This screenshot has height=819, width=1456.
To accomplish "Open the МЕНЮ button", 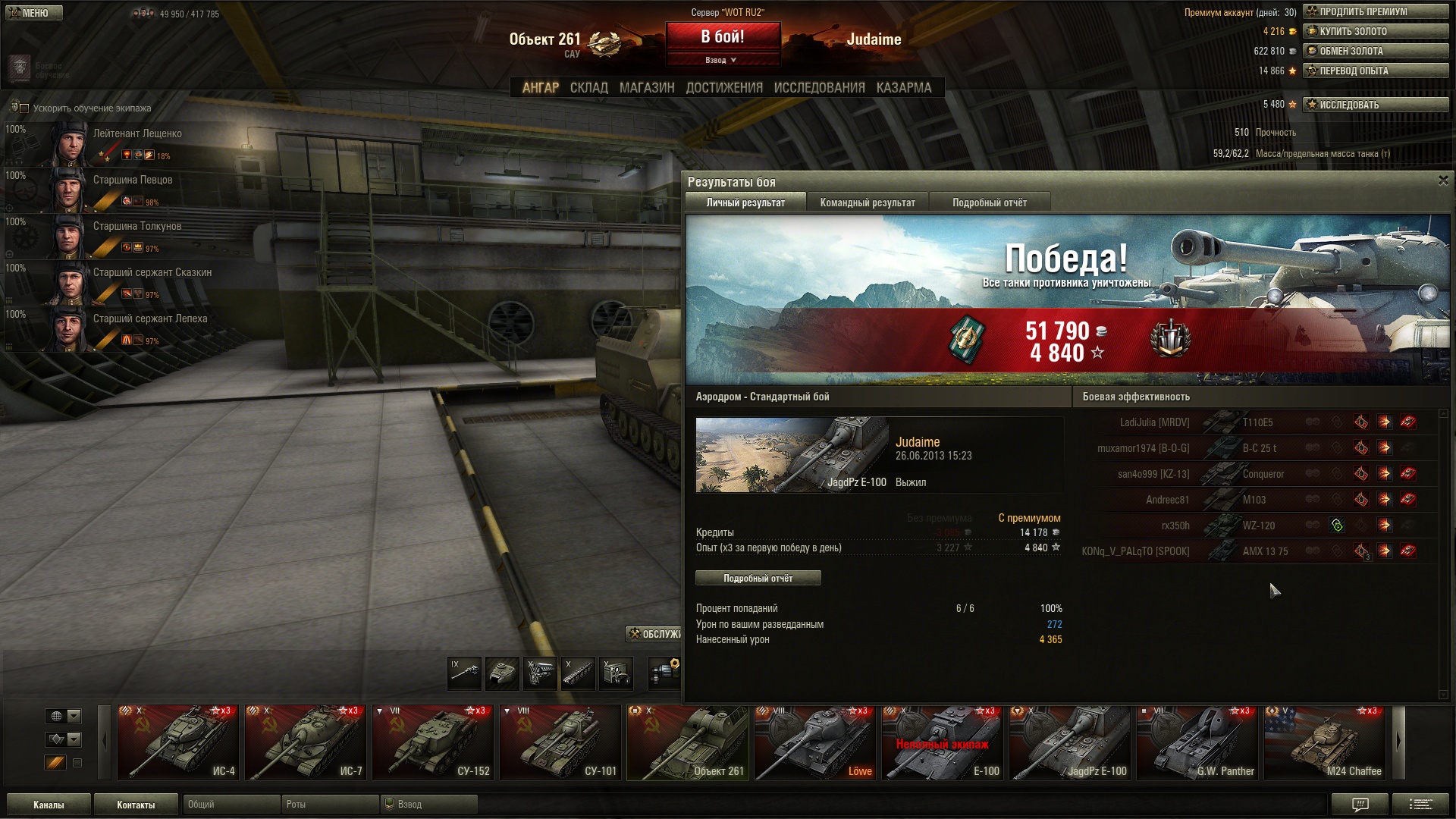I will (x=33, y=13).
